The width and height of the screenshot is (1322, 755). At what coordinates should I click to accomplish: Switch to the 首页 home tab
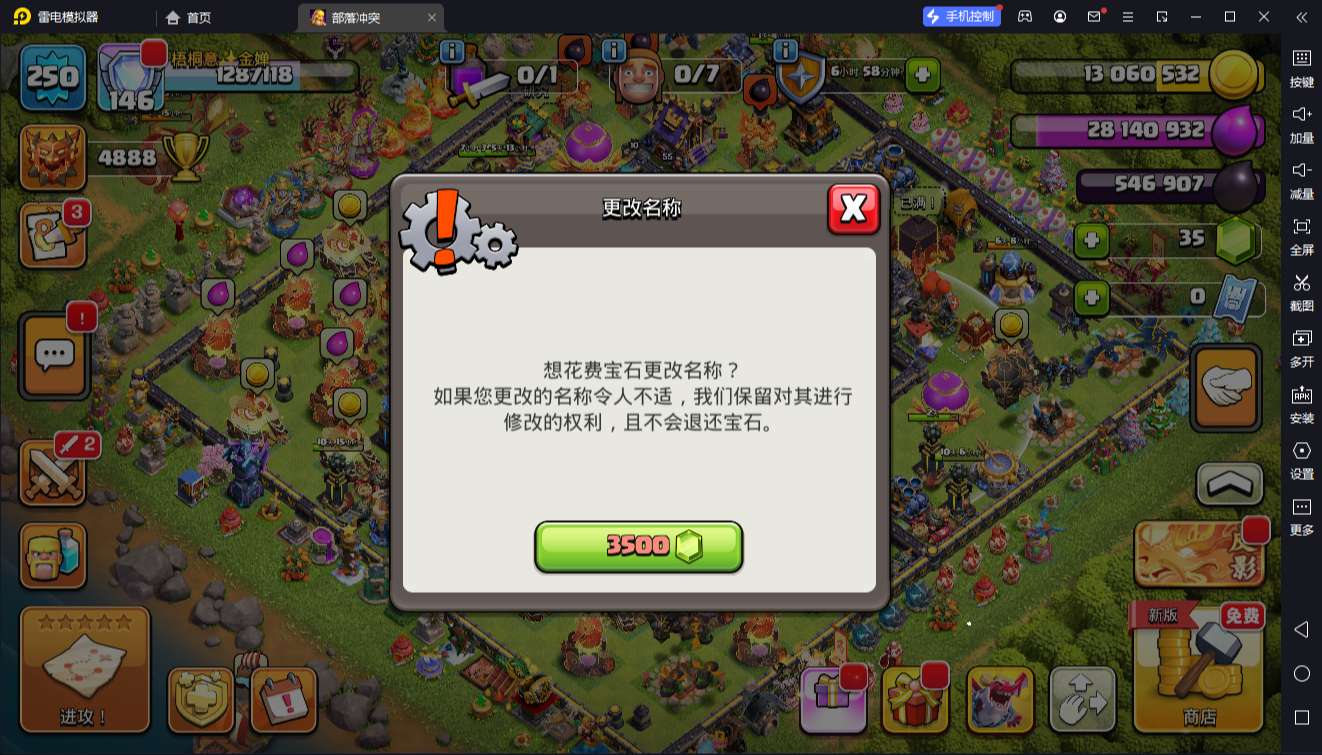pos(190,17)
